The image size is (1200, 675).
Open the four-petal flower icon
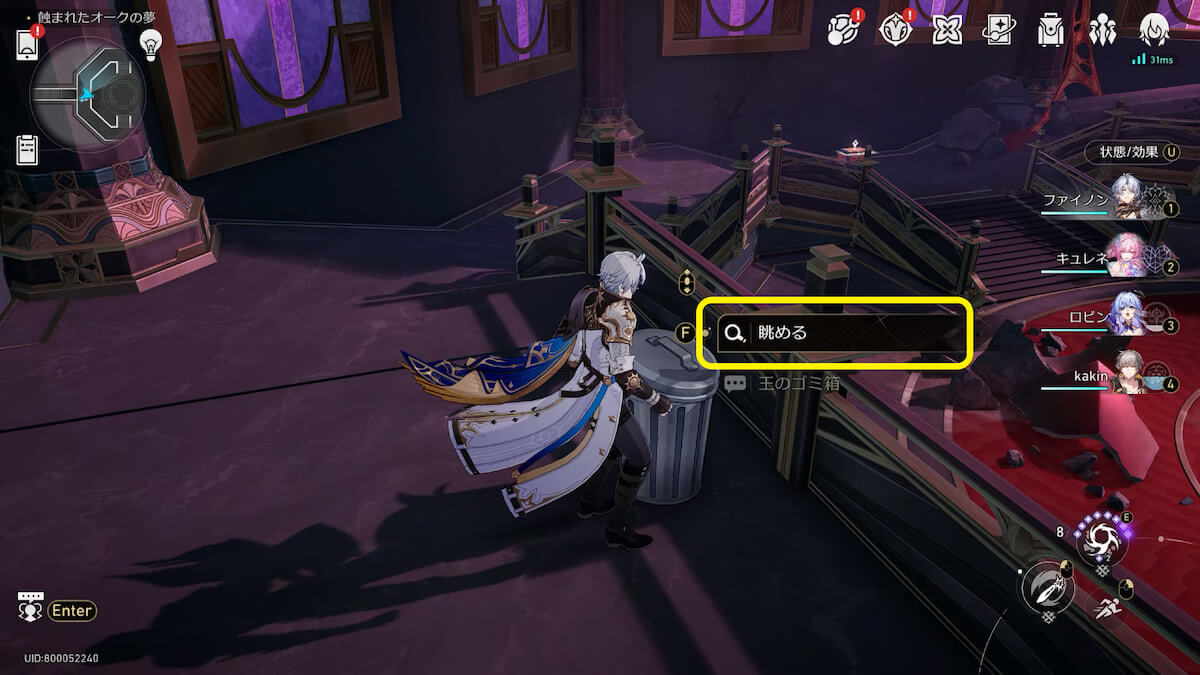pos(947,31)
